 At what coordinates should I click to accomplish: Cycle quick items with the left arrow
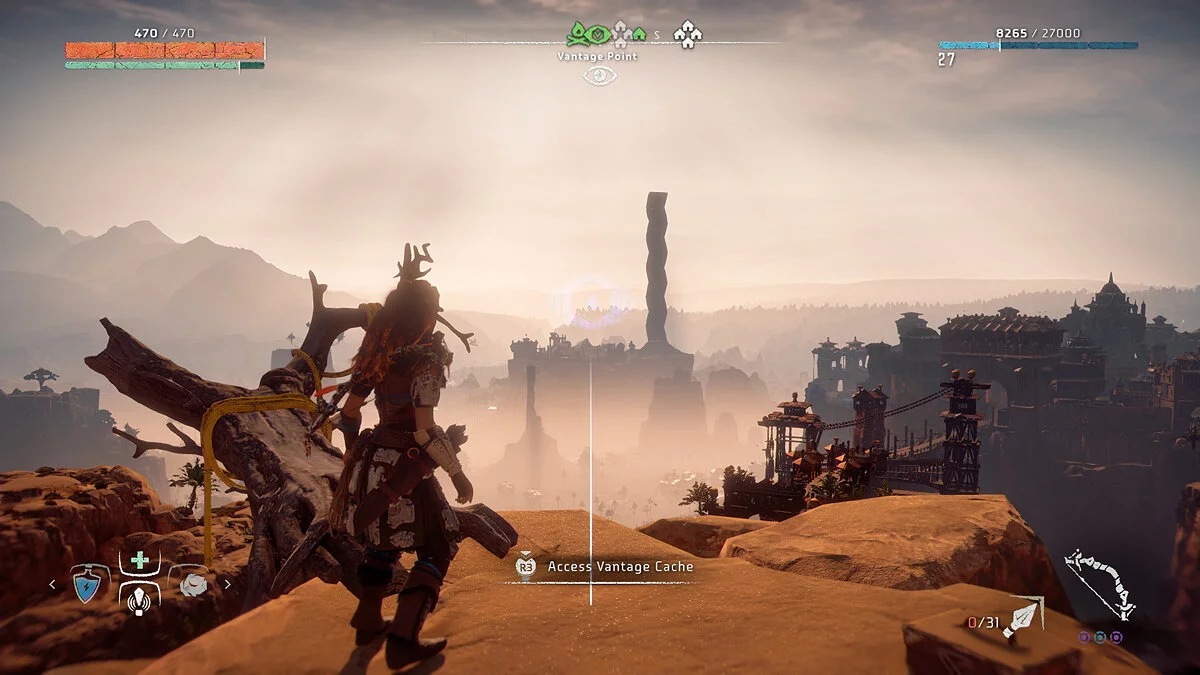pyautogui.click(x=54, y=585)
